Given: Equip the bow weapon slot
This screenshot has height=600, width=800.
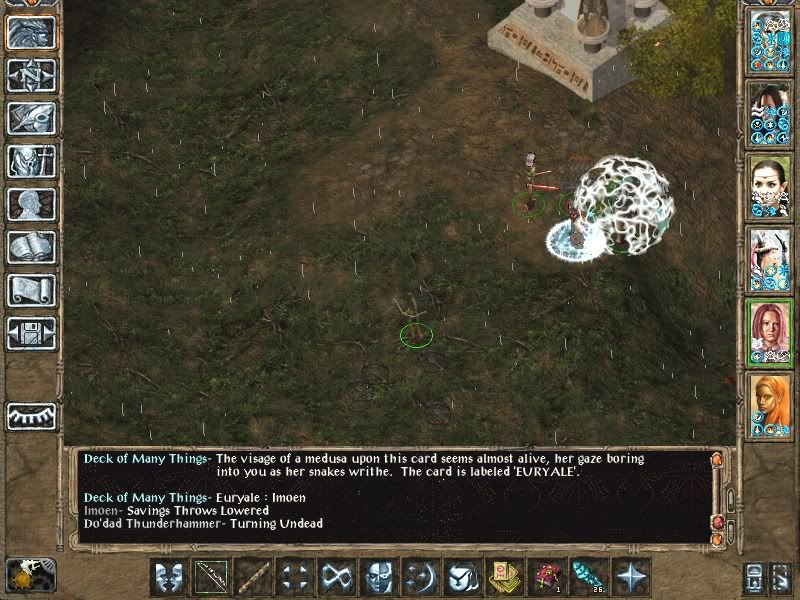Looking at the screenshot, I should [x=211, y=577].
